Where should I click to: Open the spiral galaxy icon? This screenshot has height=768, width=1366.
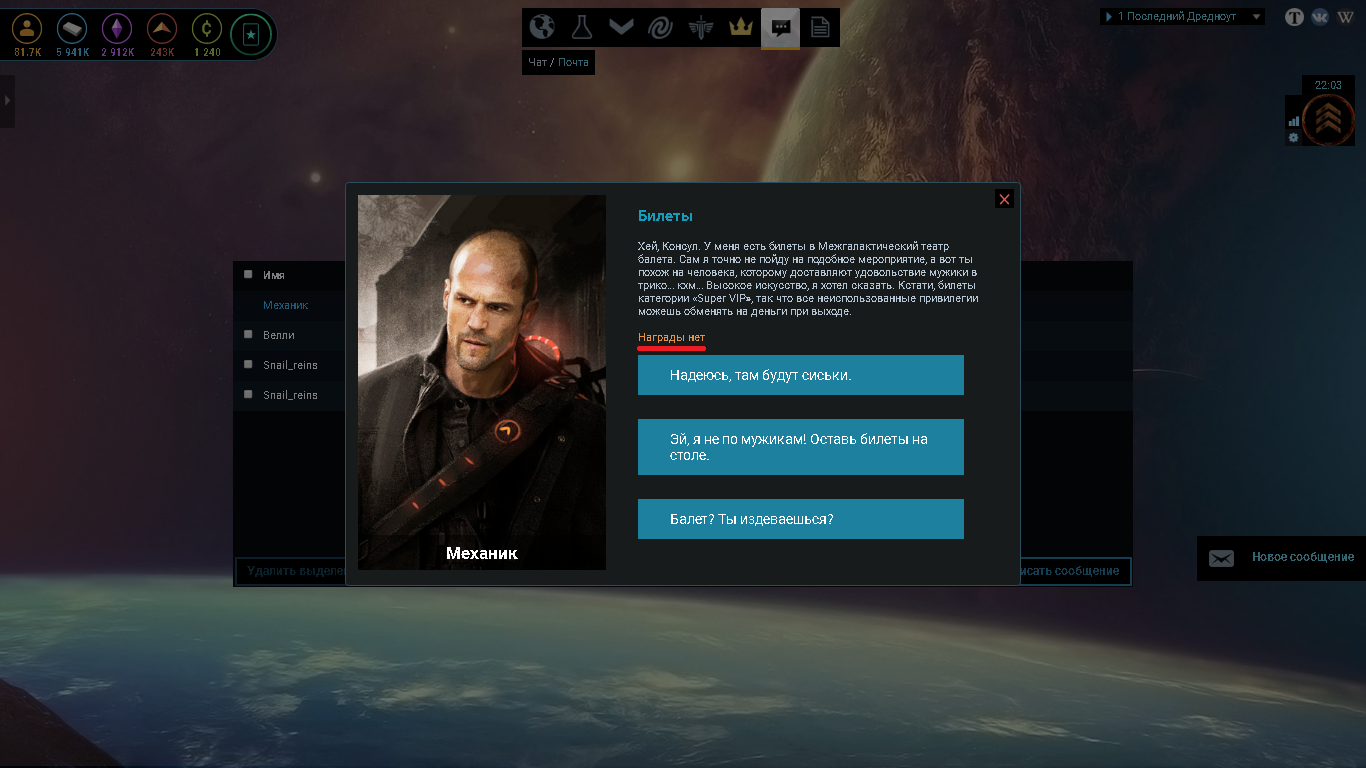(x=660, y=27)
